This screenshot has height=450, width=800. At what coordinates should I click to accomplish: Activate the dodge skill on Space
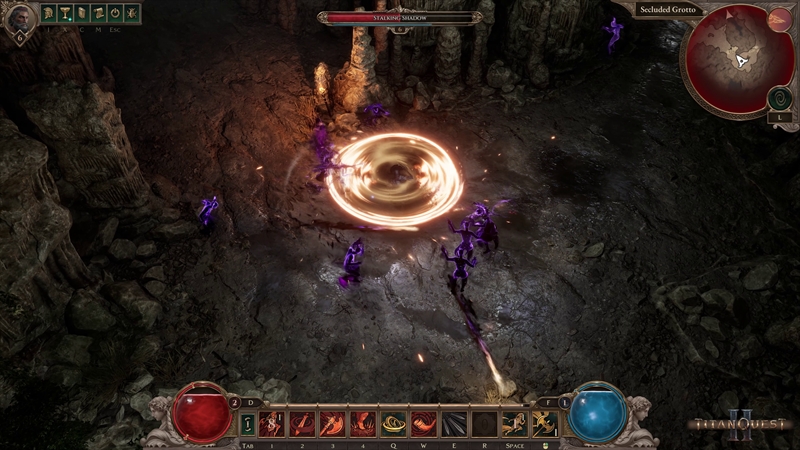[x=515, y=423]
